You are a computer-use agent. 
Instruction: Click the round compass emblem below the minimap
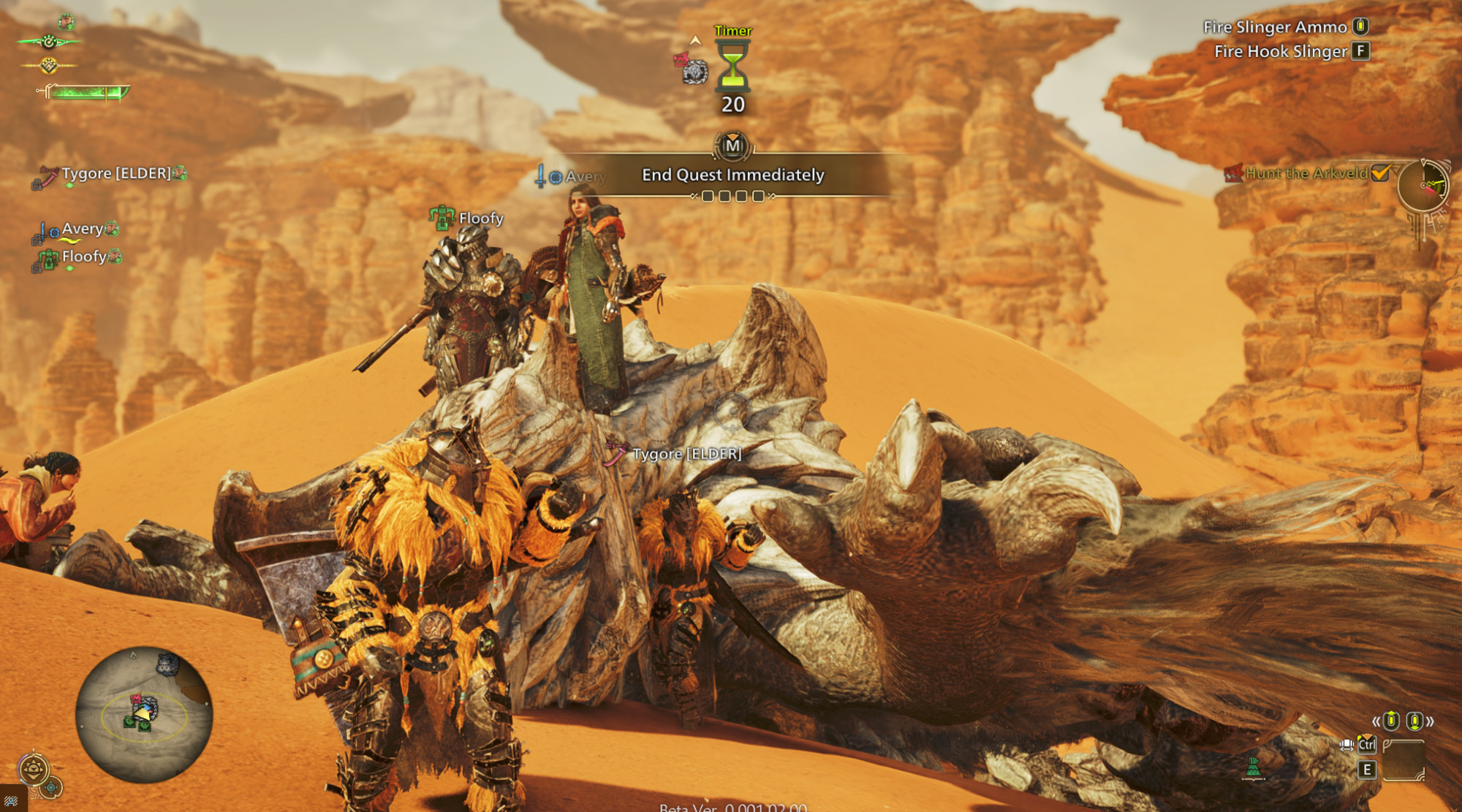point(34,769)
